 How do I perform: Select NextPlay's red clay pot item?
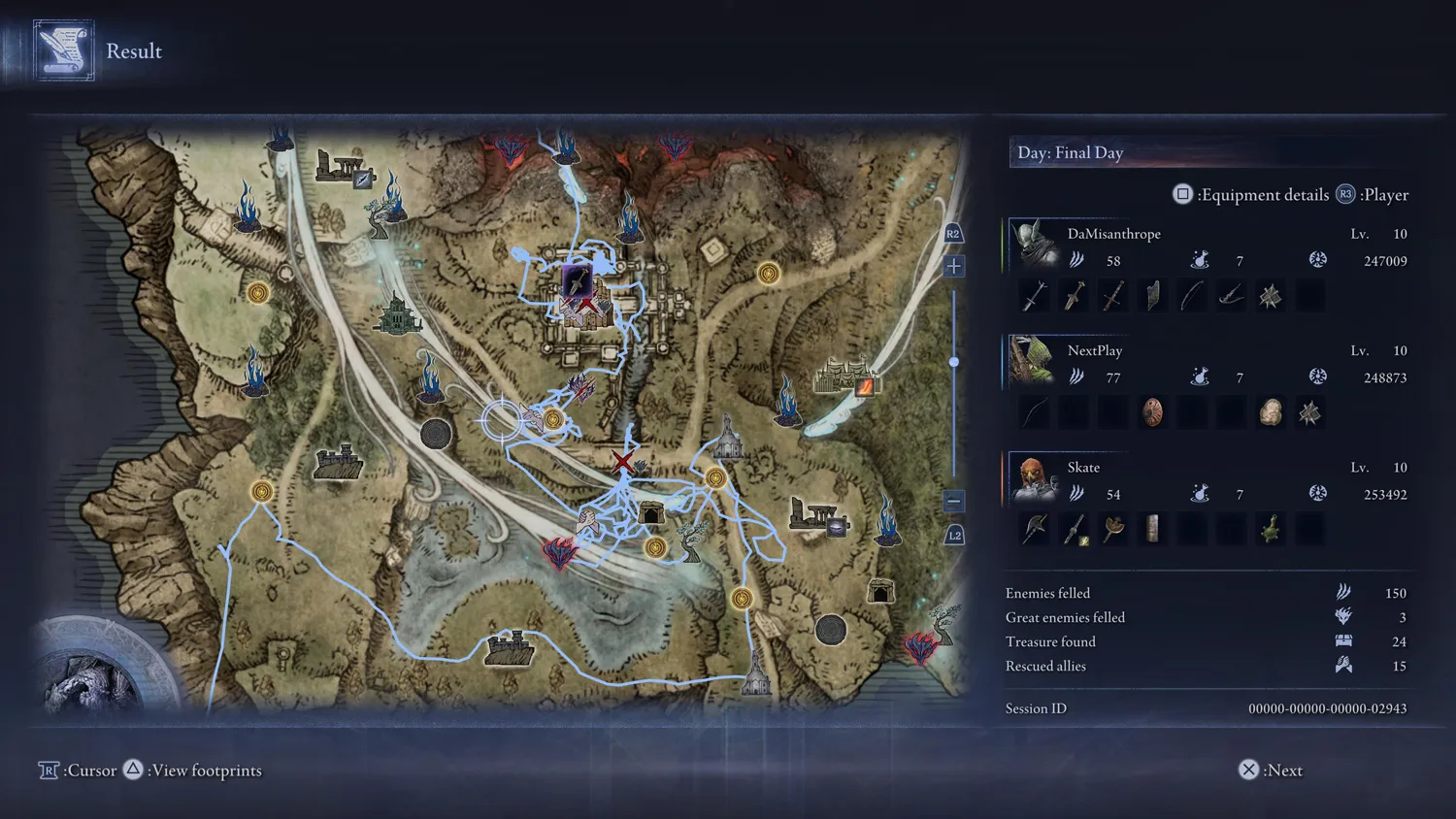click(x=1152, y=412)
